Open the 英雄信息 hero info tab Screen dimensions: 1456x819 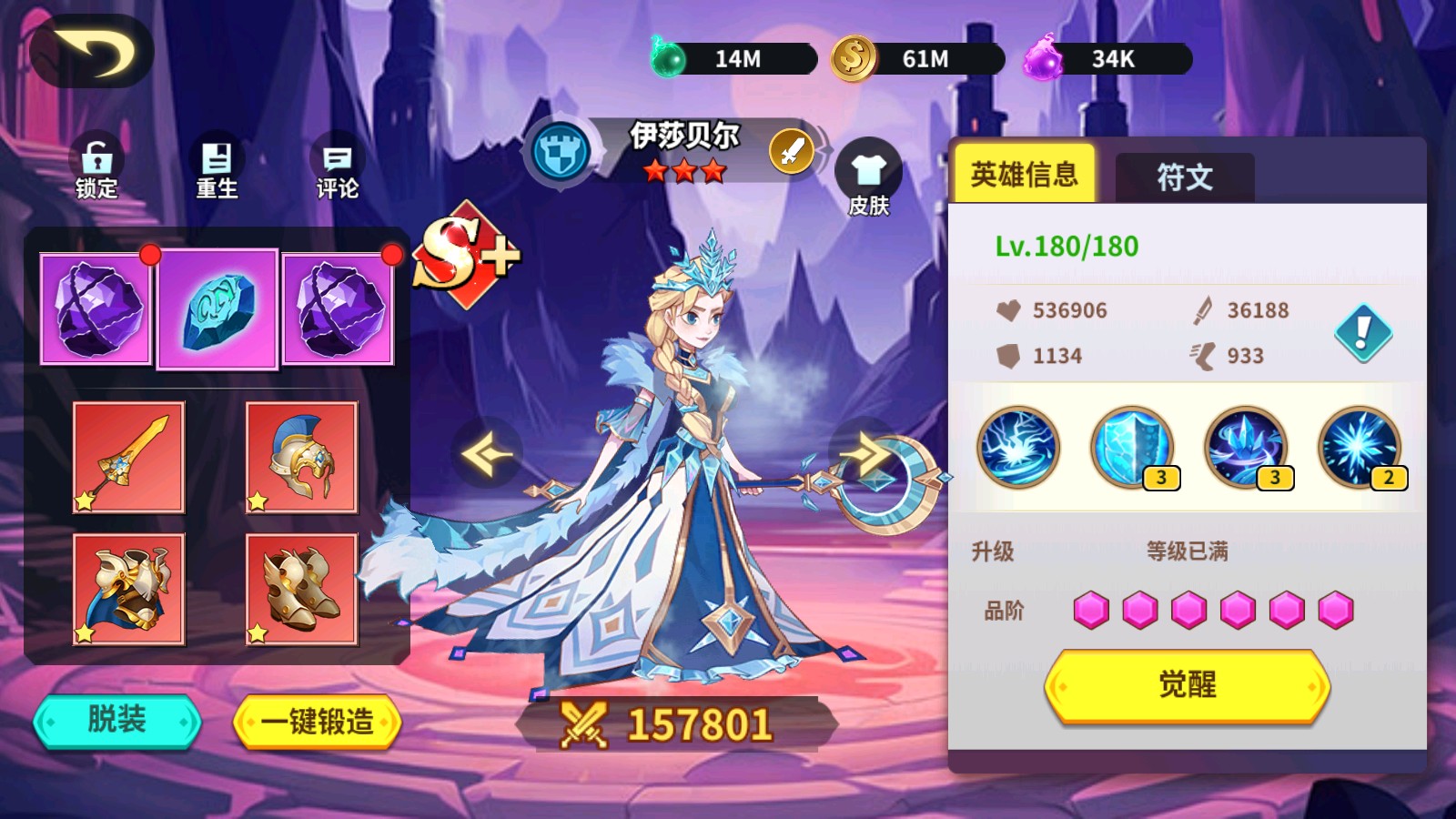click(x=1025, y=173)
